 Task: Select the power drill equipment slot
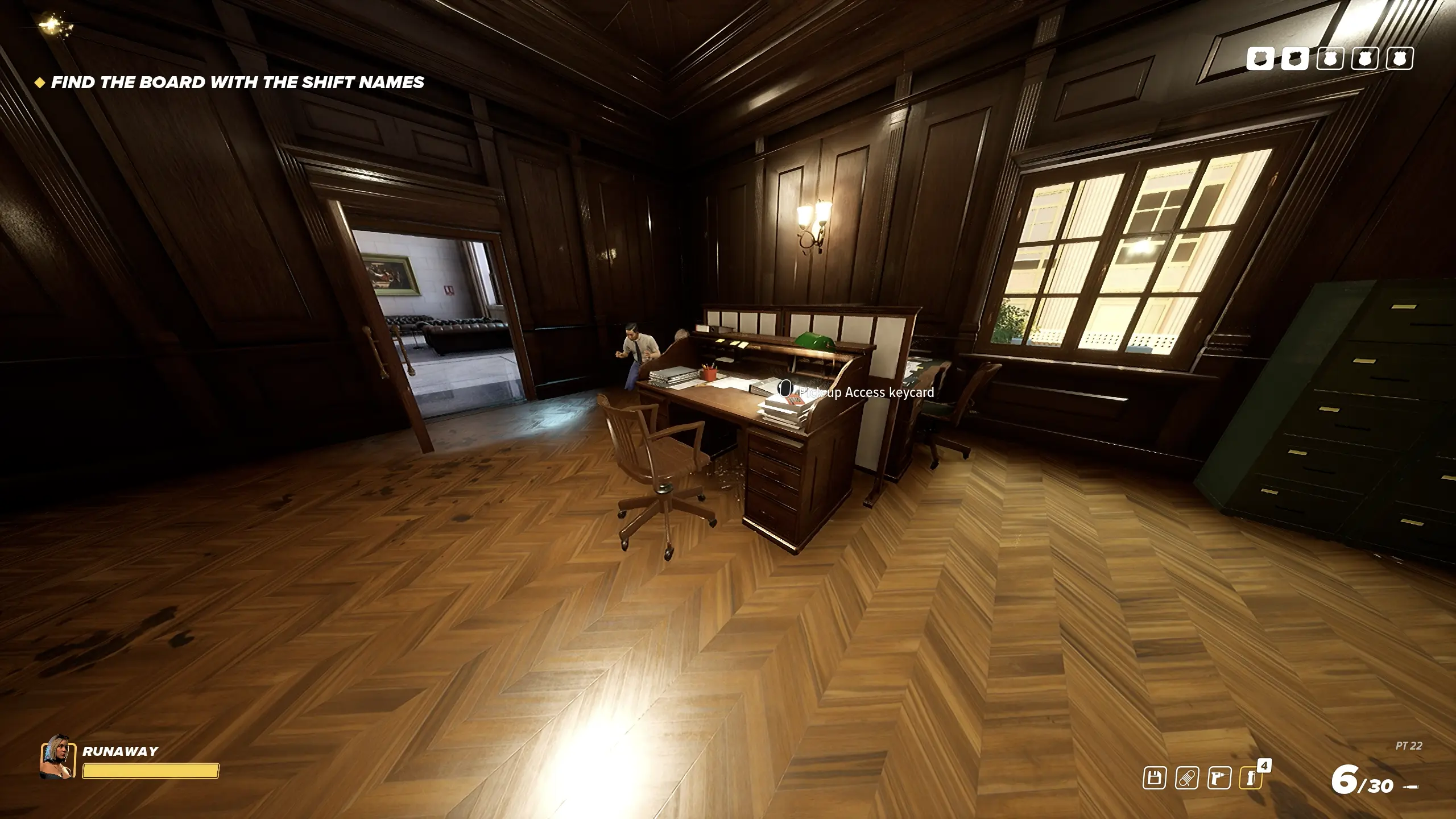pos(1219,778)
